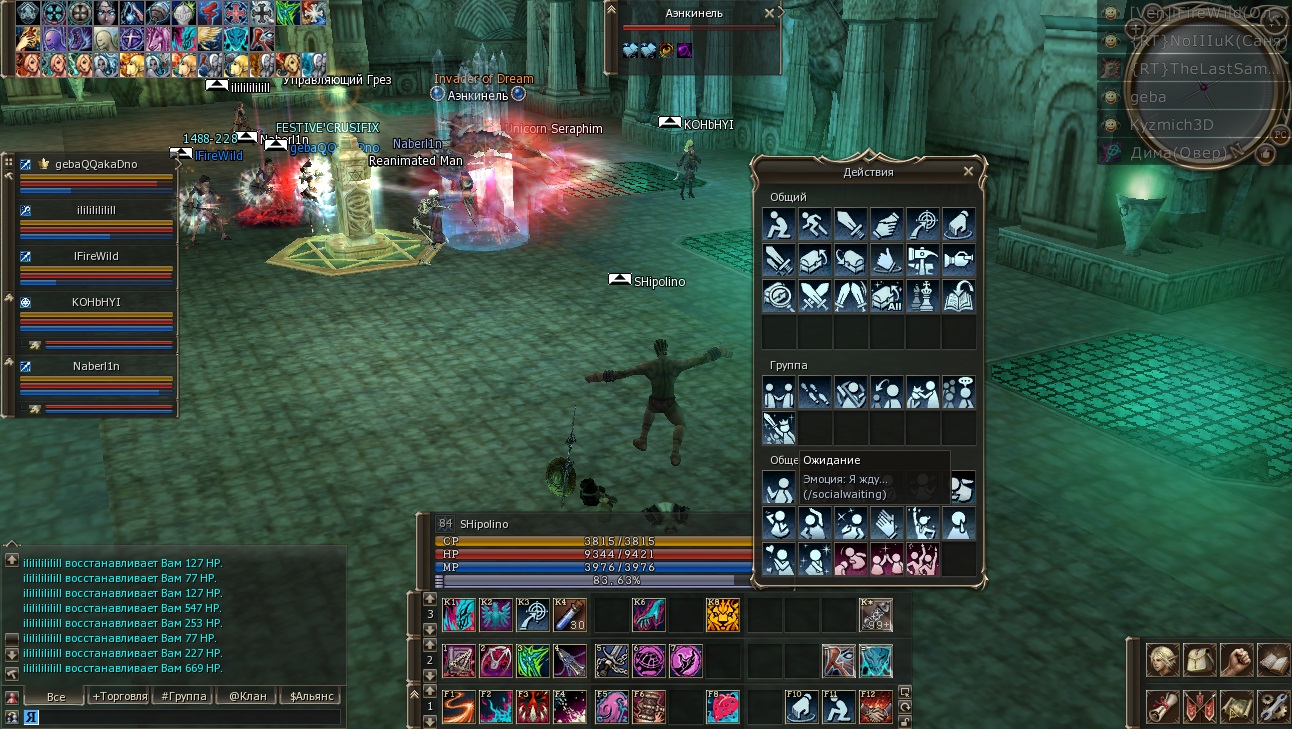Target party member Naberl1n in party frame
The width and height of the screenshot is (1292, 729).
coord(96,366)
